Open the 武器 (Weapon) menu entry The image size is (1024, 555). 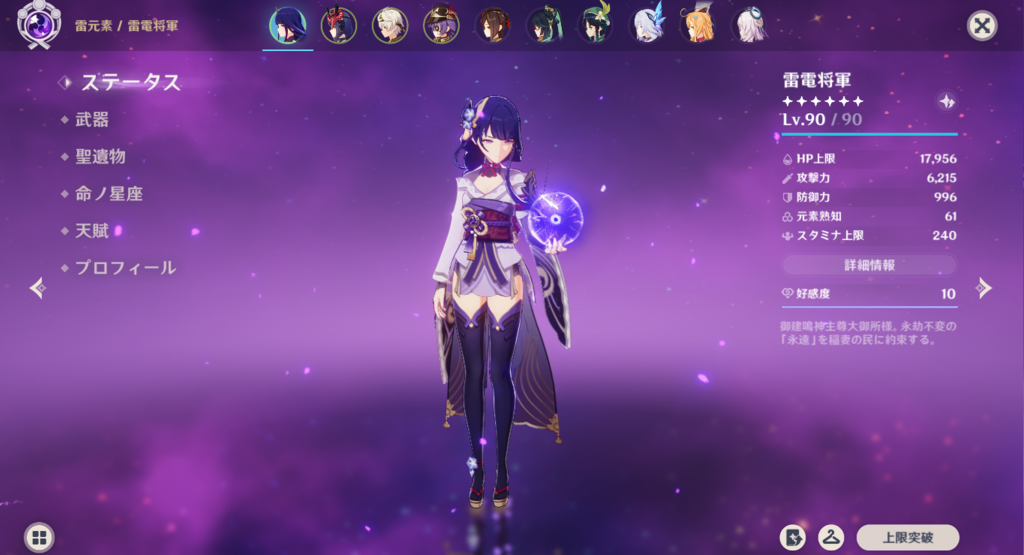(x=91, y=120)
